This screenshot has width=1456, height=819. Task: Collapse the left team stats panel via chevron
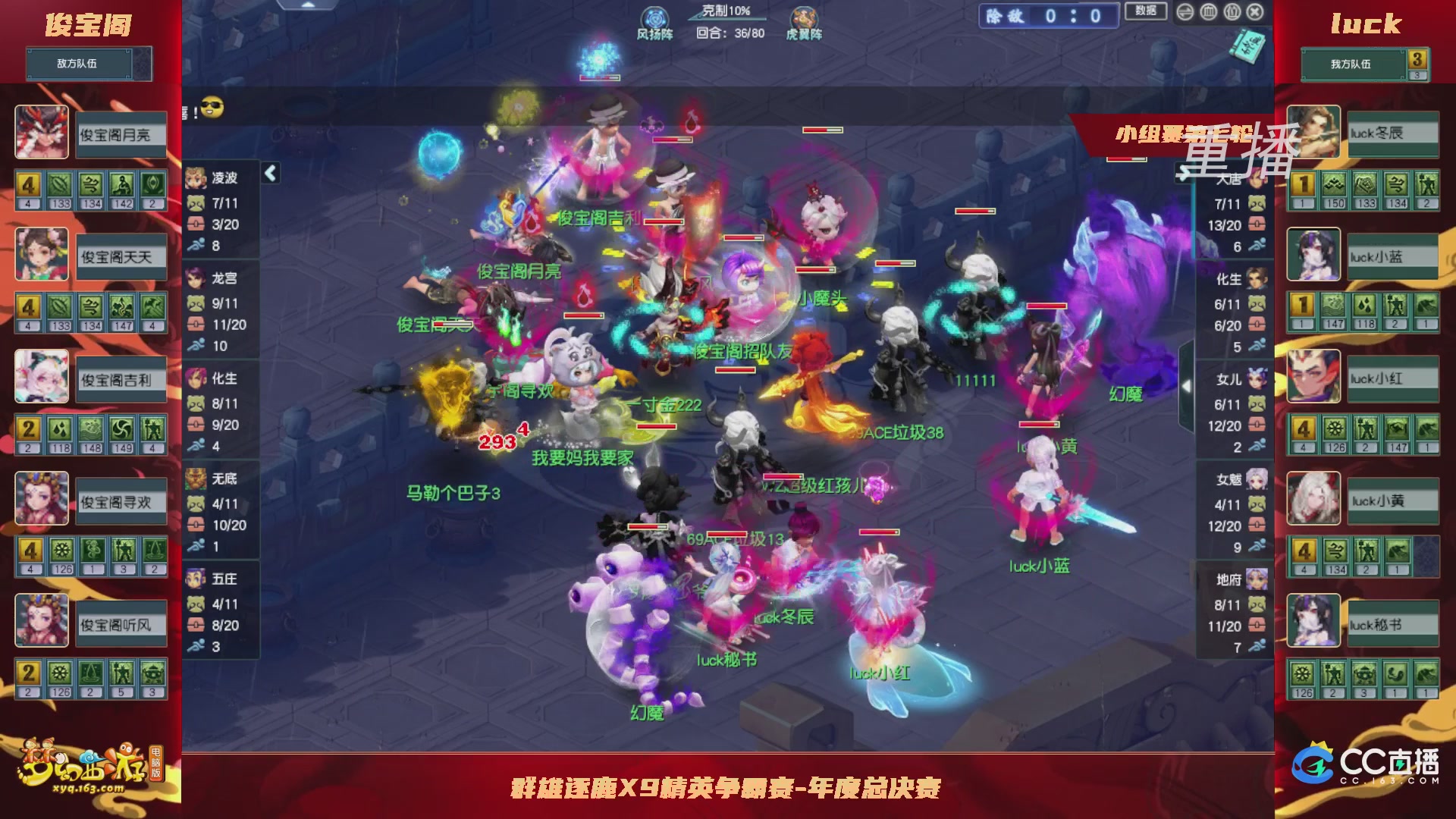click(269, 173)
